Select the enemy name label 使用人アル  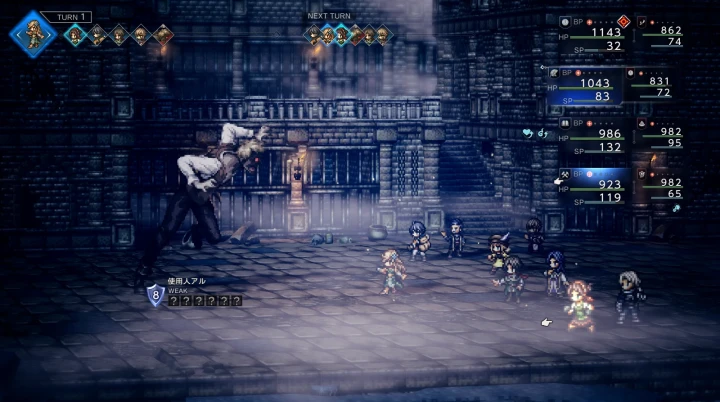click(x=186, y=283)
